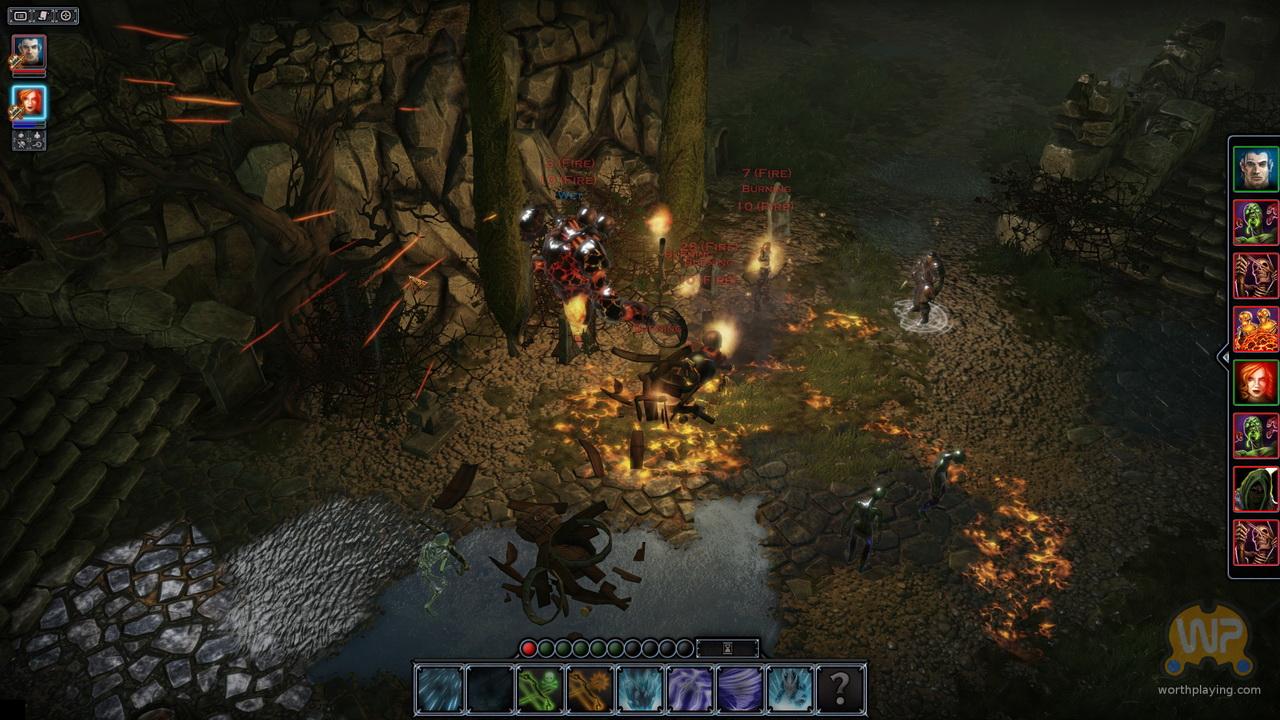Select the dark-haired male hero party portrait
1280x720 pixels.
(29, 53)
